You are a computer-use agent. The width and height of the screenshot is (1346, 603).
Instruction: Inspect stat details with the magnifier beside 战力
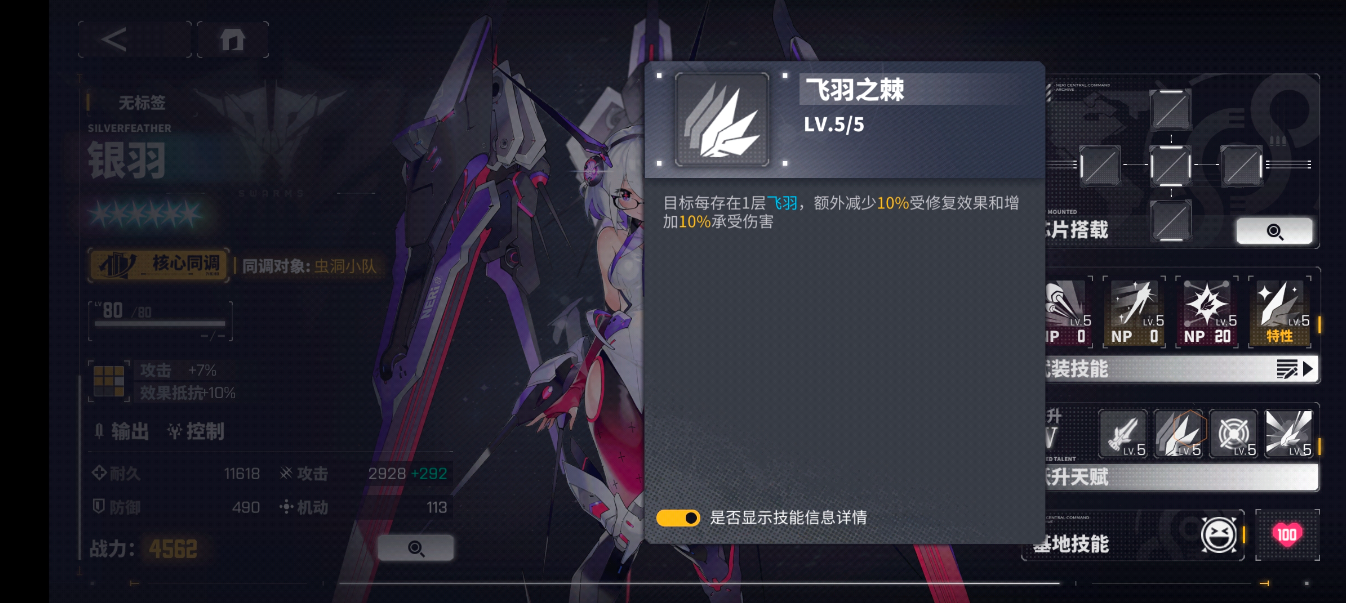[x=416, y=548]
